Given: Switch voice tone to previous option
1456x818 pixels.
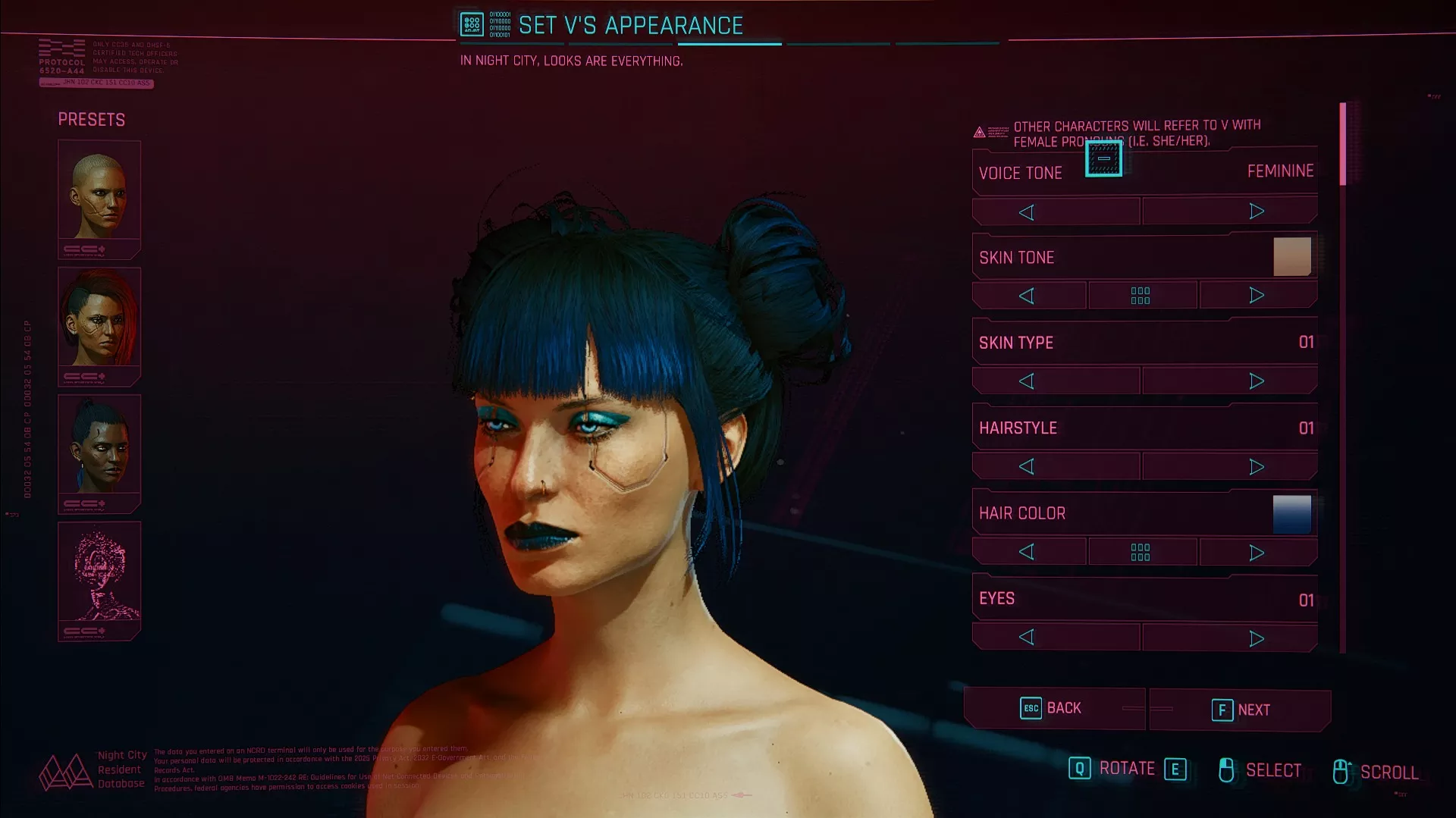Looking at the screenshot, I should [1027, 212].
